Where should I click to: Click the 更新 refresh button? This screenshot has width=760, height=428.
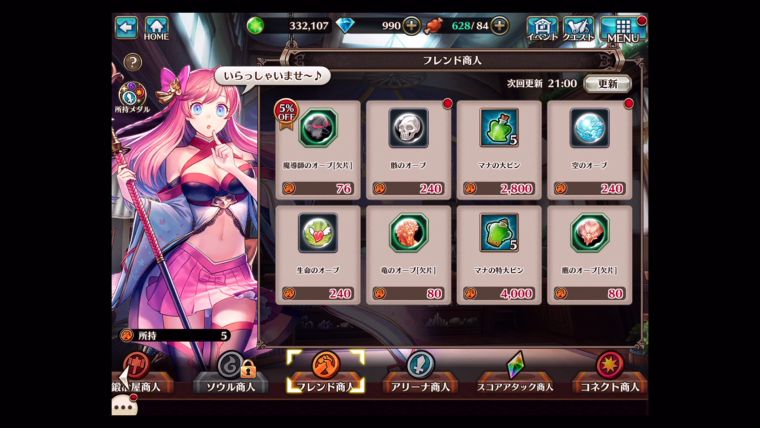(607, 83)
